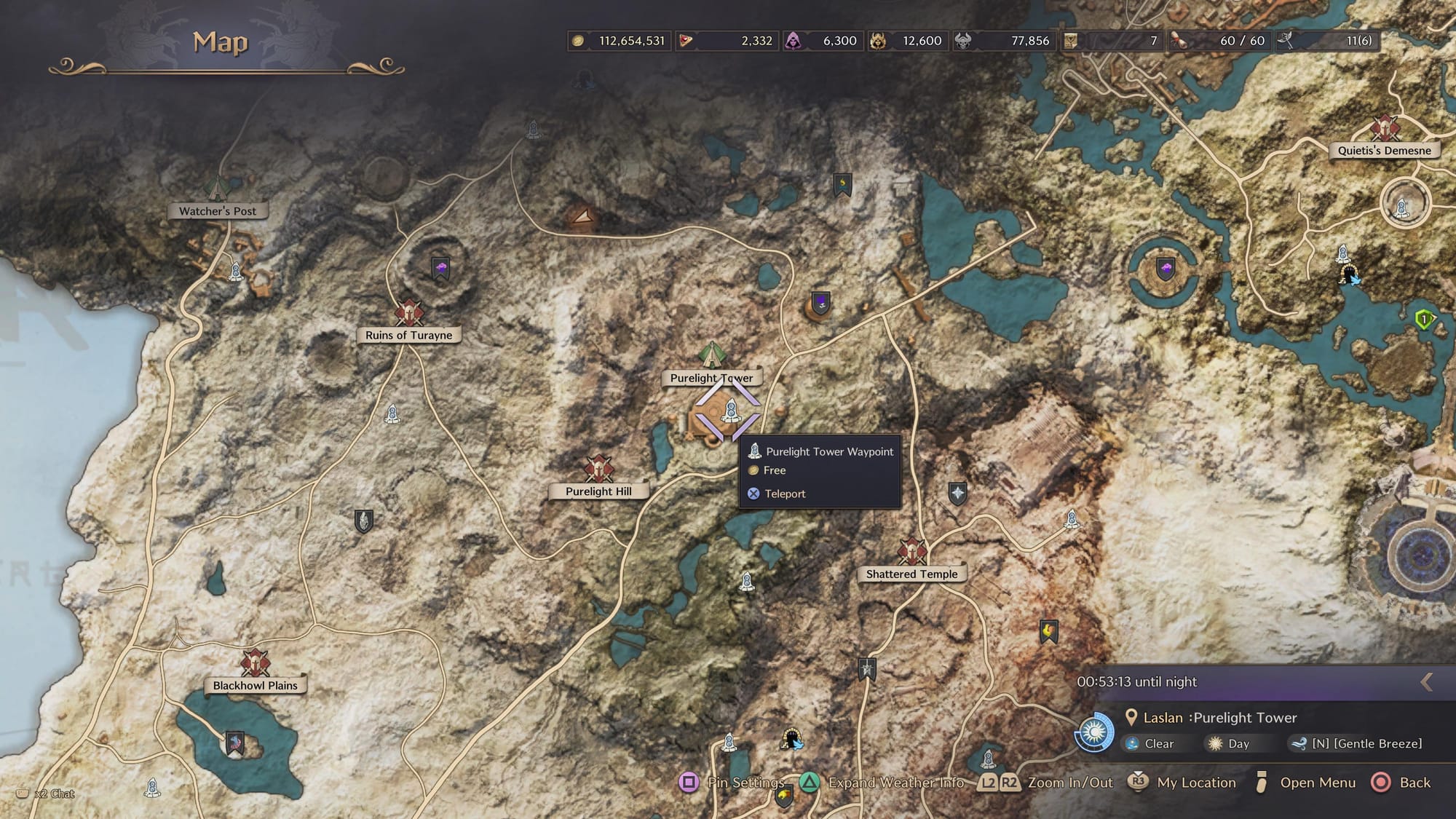Select the Purelight Tower waypoint marker
The image size is (1456, 819).
pos(730,412)
